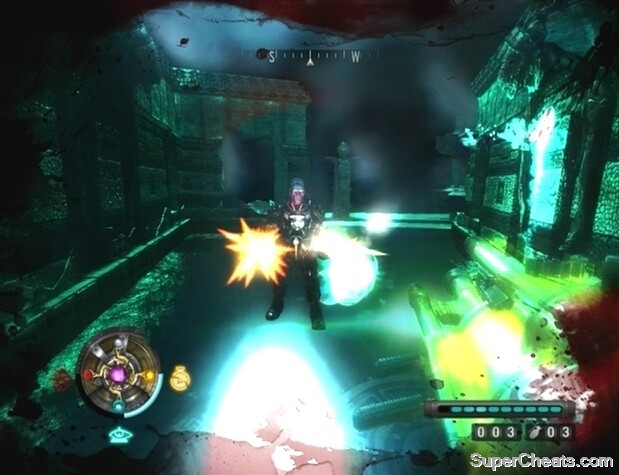The width and height of the screenshot is (619, 475).
Task: Toggle the cyan eye vision icon
Action: click(117, 435)
